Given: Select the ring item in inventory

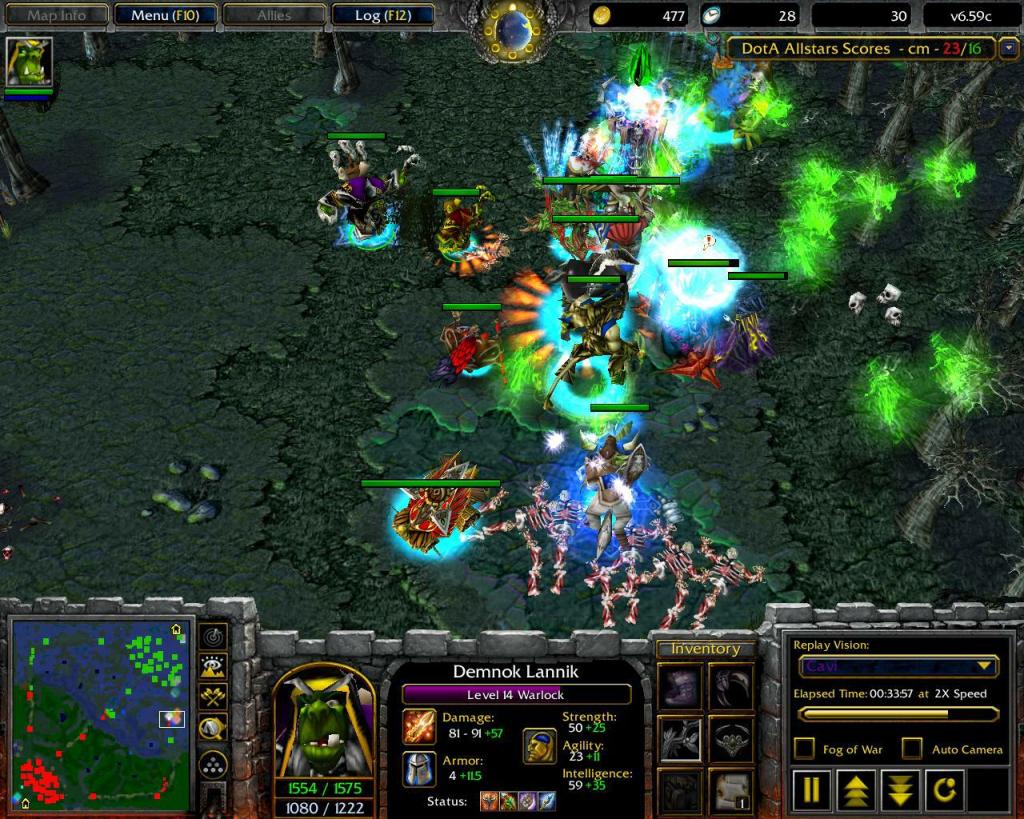Looking at the screenshot, I should pos(730,740).
